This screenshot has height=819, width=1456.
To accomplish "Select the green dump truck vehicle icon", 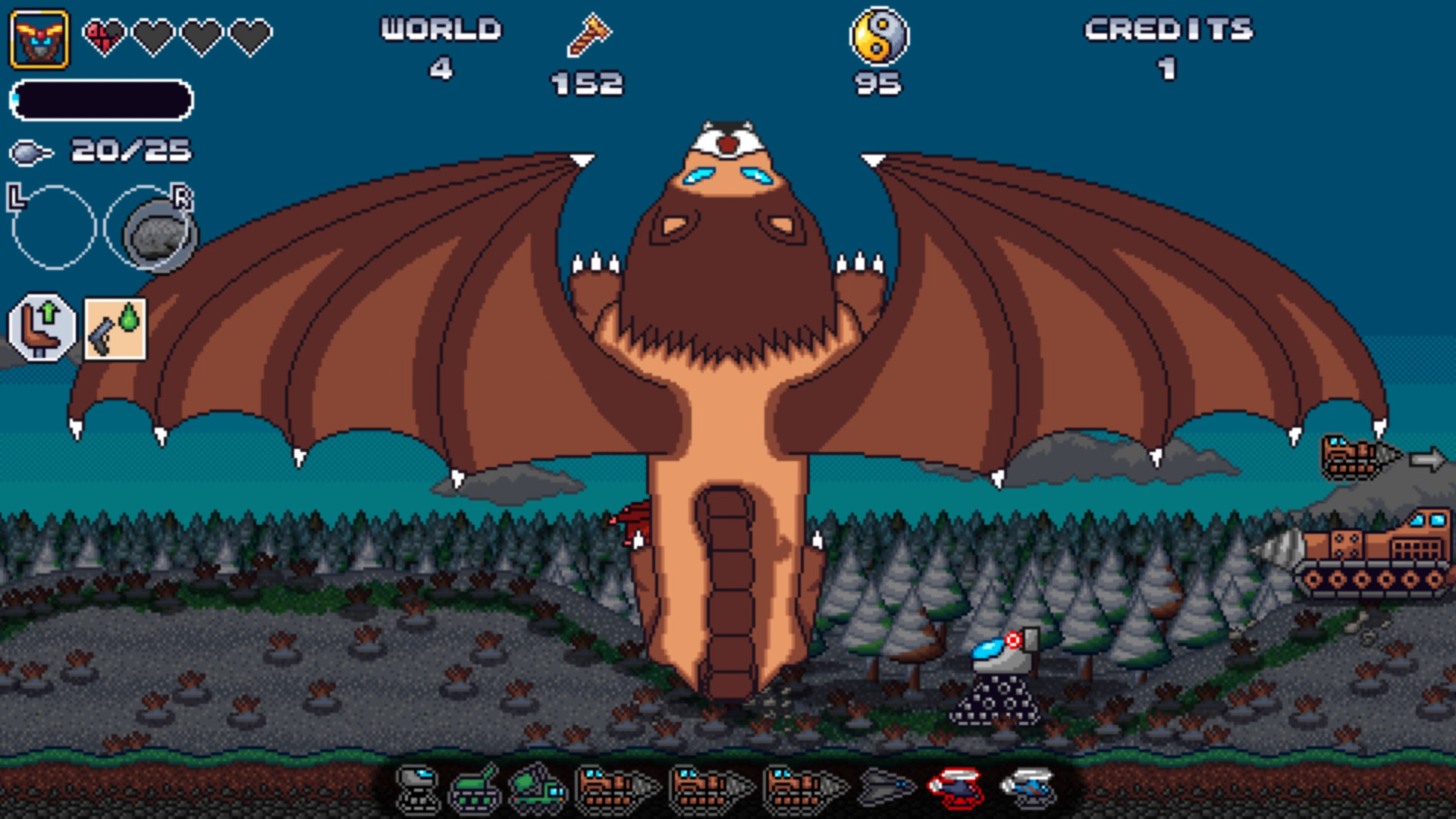I will 537,789.
